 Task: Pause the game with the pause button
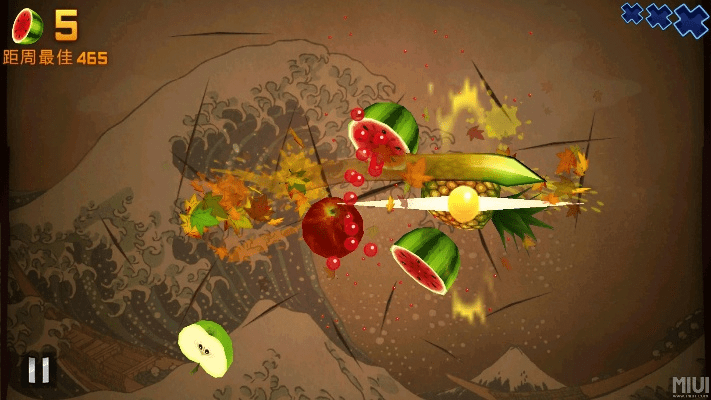coord(38,370)
